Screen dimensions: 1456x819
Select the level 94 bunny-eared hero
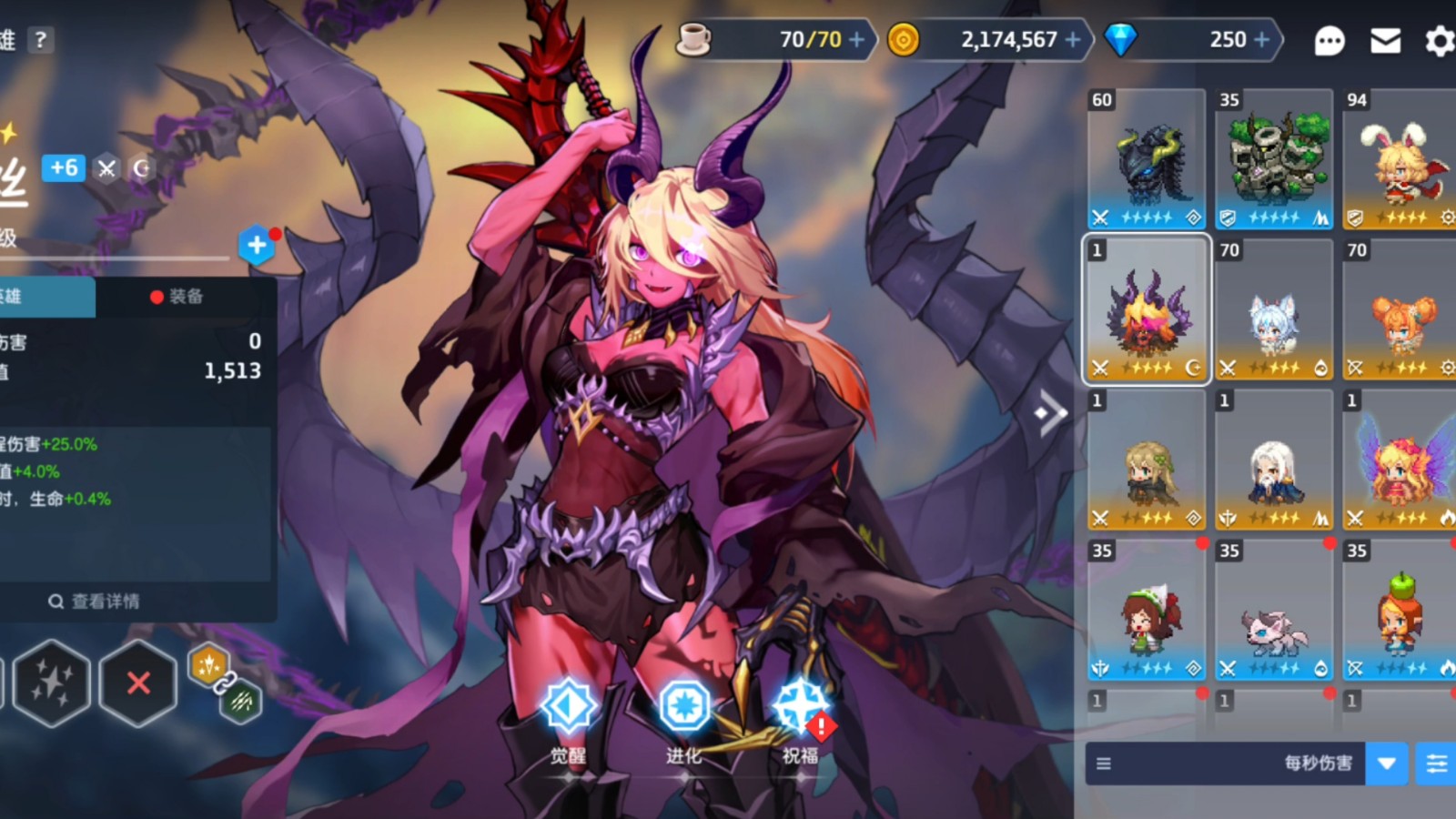tap(1400, 159)
